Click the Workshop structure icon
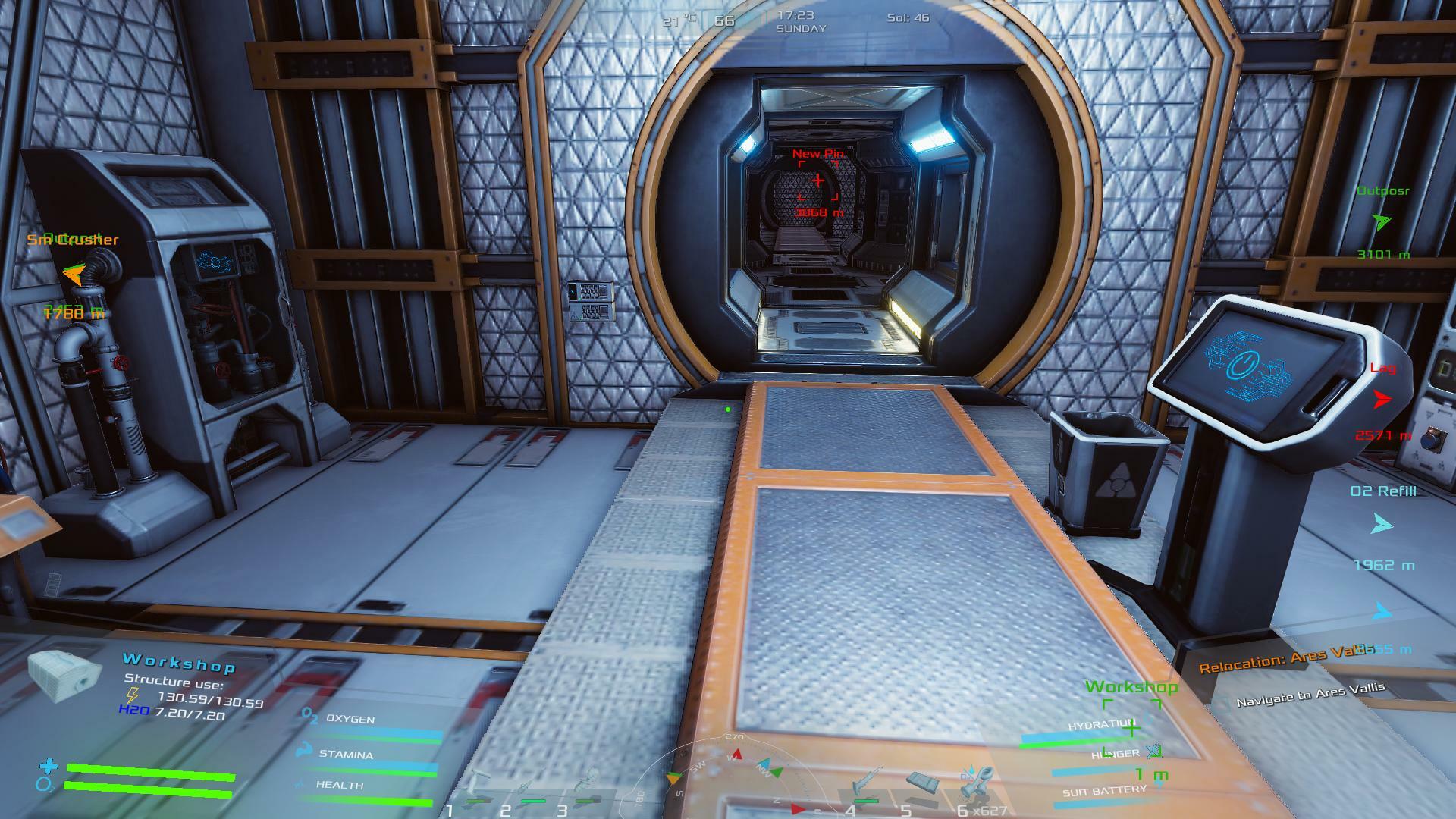The width and height of the screenshot is (1456, 819). [x=64, y=675]
